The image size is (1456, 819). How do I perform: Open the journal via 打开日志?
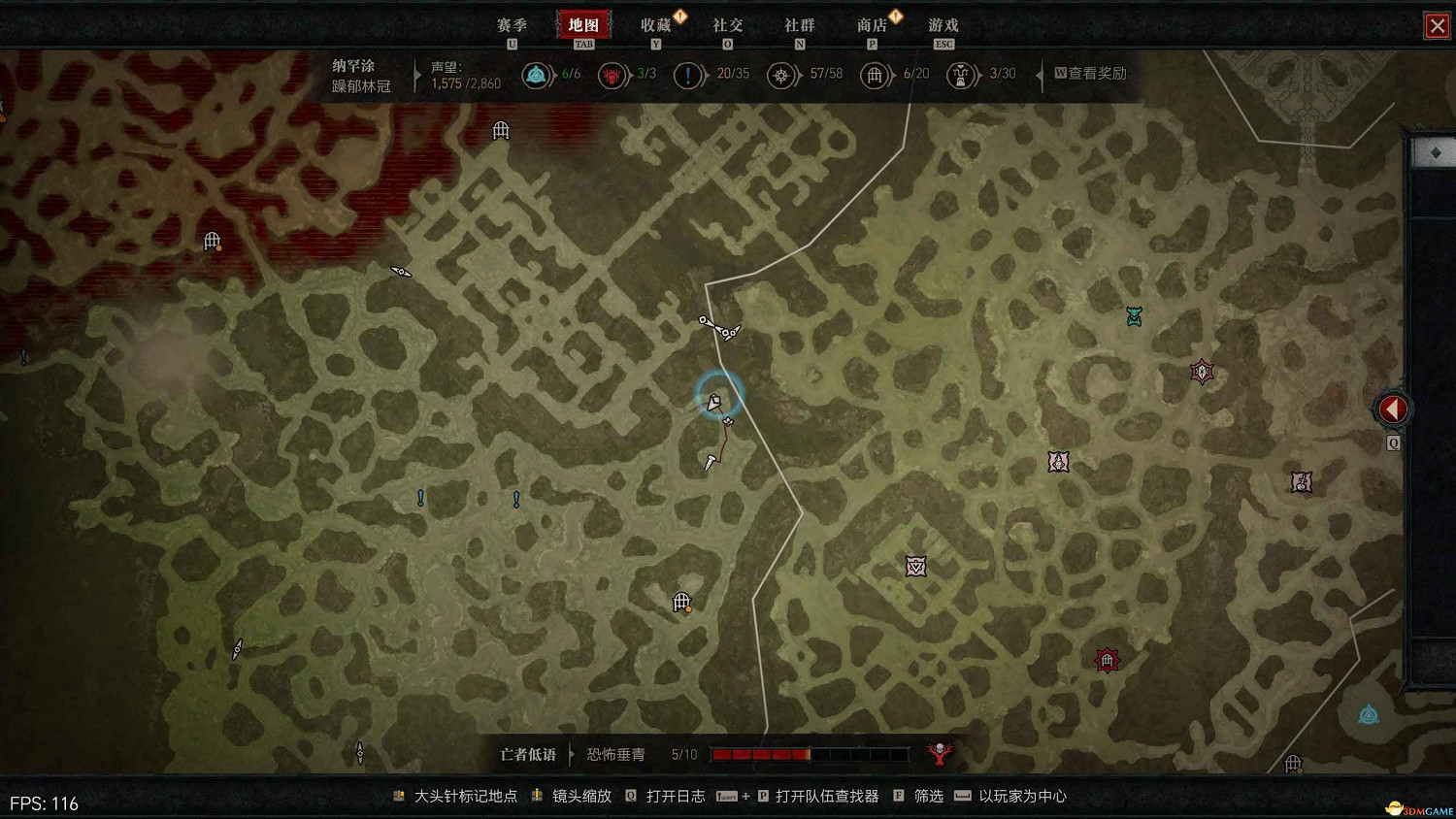point(674,795)
